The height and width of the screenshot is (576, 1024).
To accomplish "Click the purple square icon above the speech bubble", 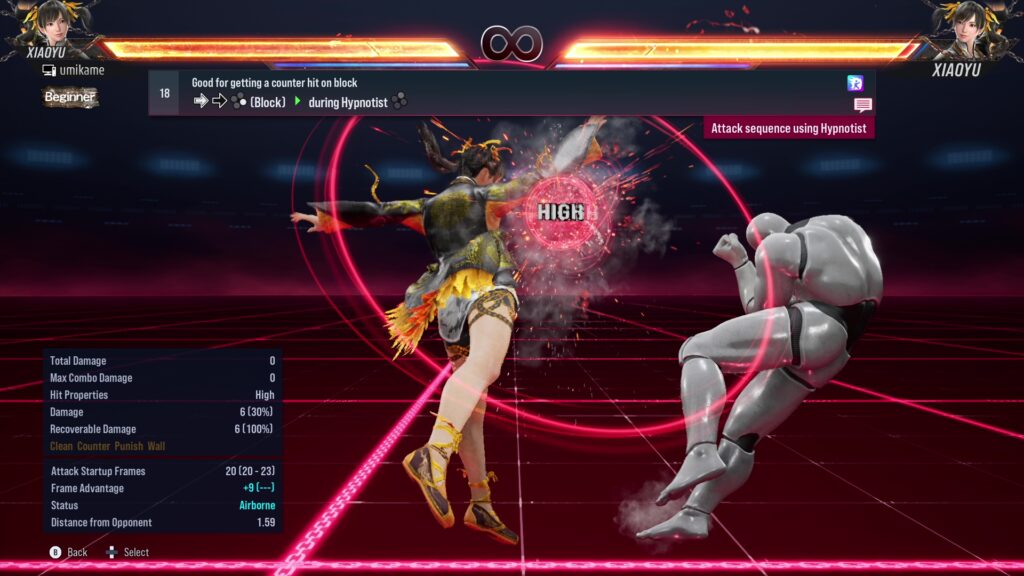I will (x=855, y=83).
